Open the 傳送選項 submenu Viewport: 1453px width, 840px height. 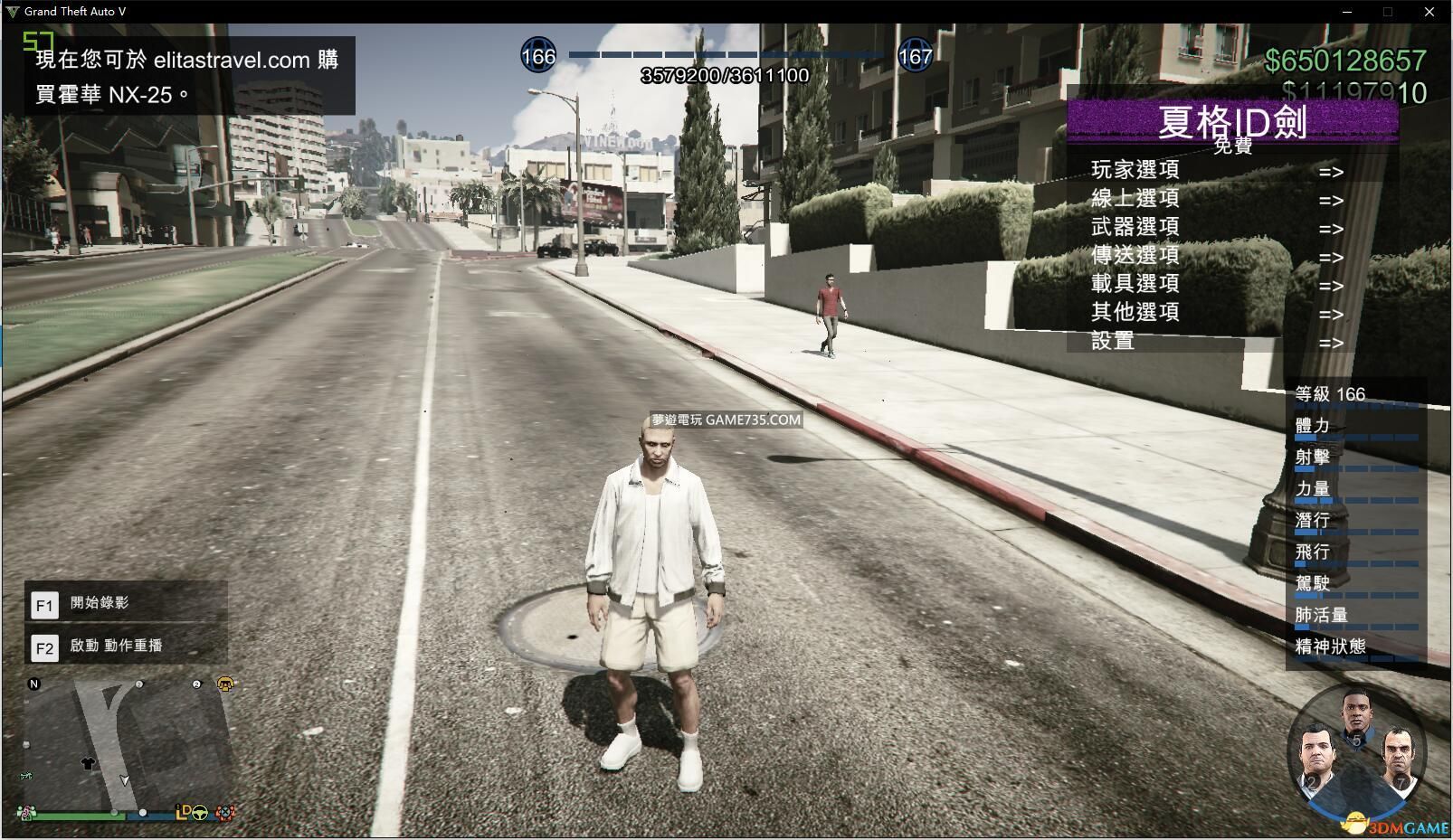pyautogui.click(x=1135, y=255)
